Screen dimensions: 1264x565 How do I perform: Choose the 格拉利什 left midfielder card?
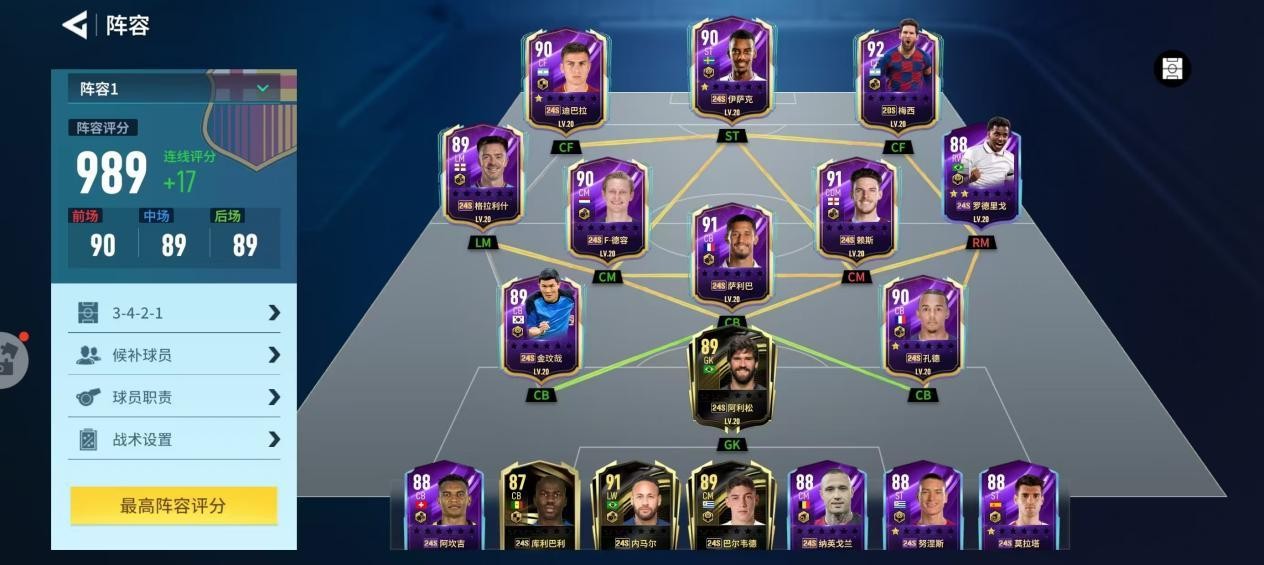484,175
